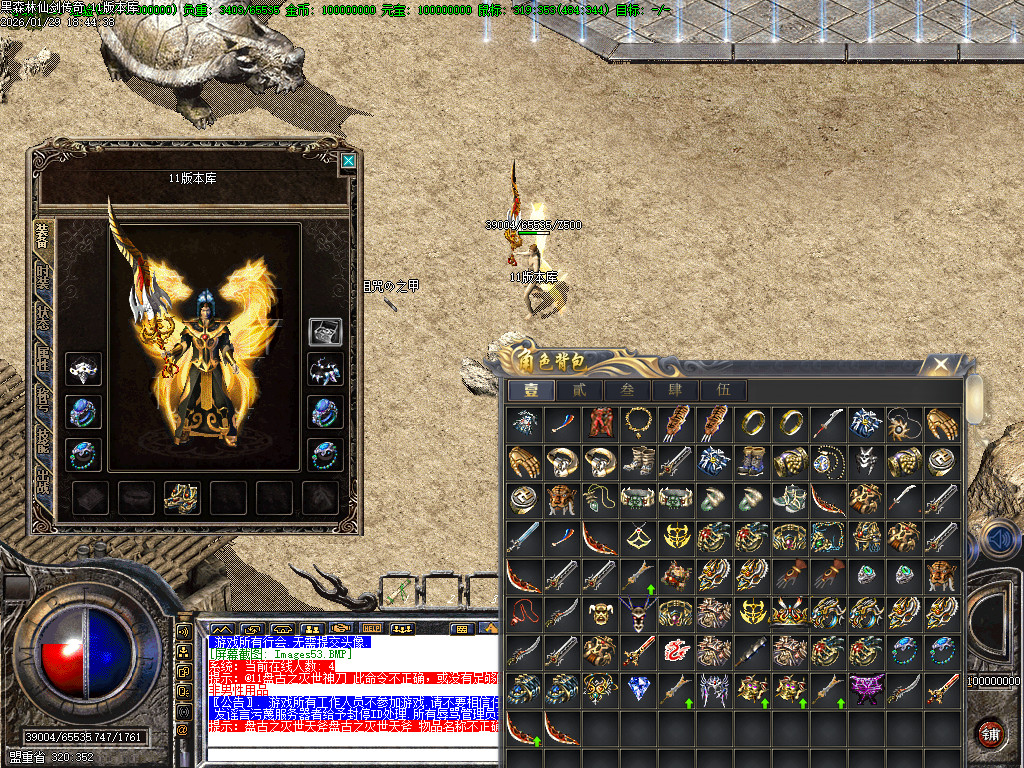Close the character equipment window
The image size is (1024, 768).
point(348,161)
